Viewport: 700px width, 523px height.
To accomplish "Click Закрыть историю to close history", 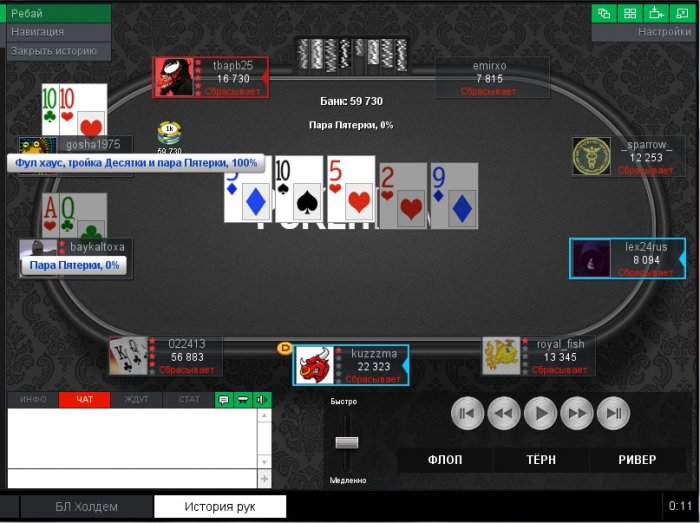I will pos(56,51).
